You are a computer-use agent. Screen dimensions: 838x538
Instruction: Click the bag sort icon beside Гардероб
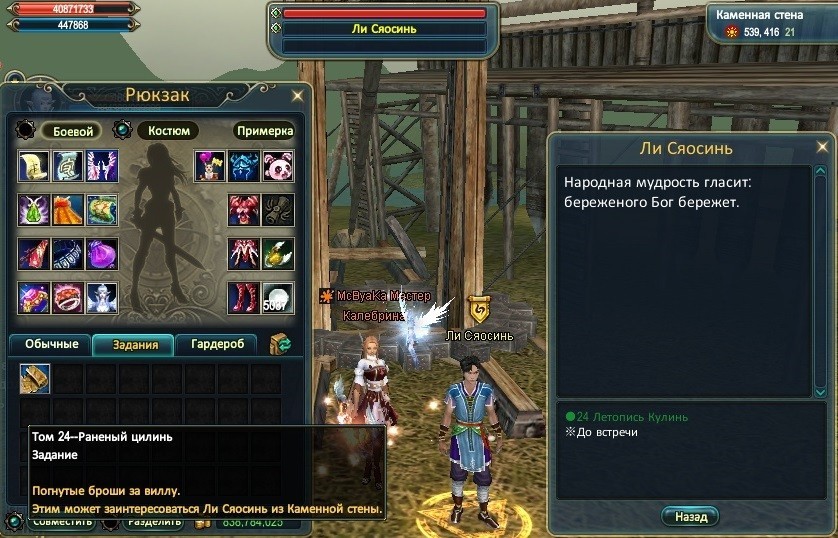pos(281,345)
